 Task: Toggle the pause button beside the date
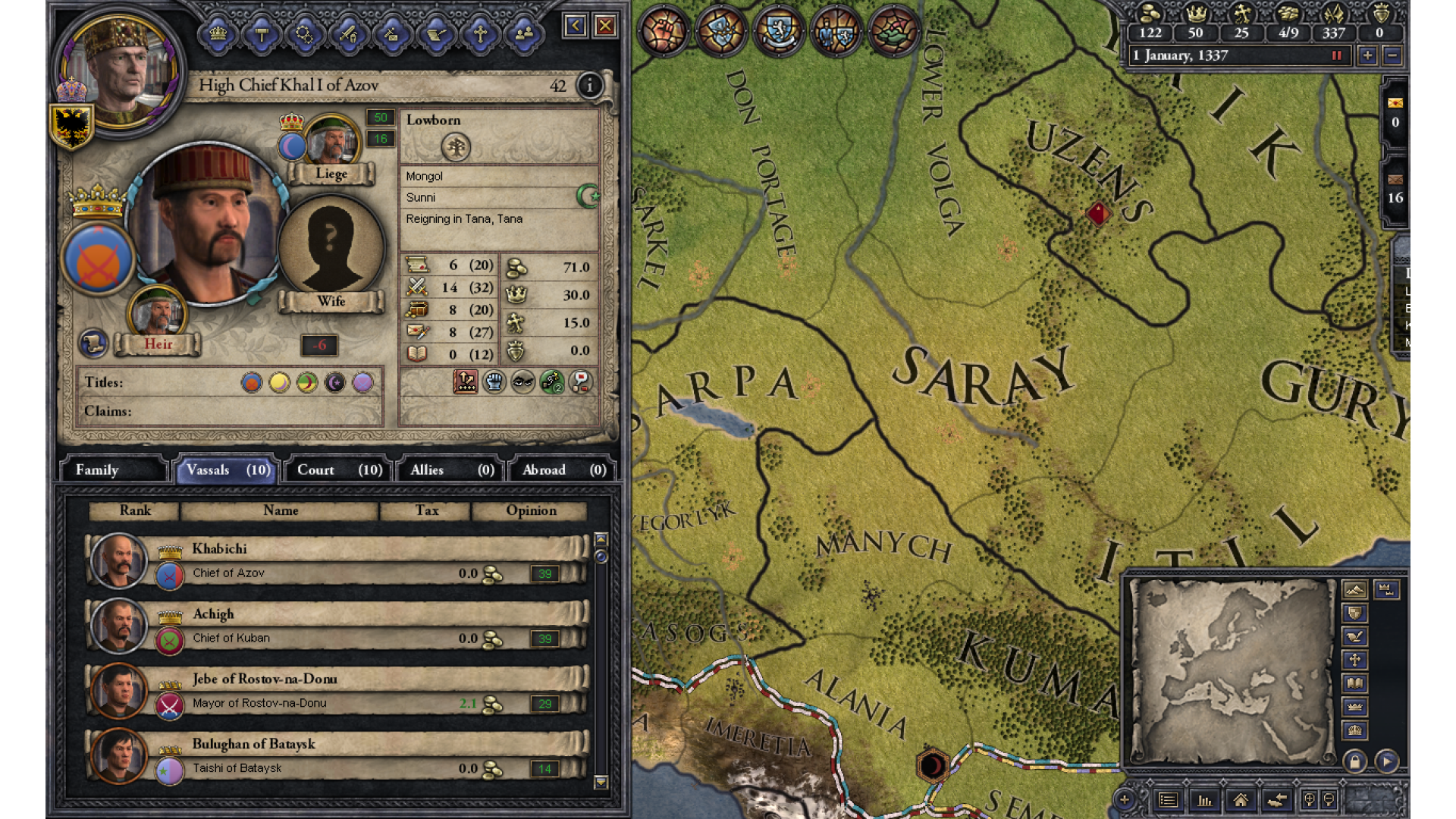[x=1337, y=55]
